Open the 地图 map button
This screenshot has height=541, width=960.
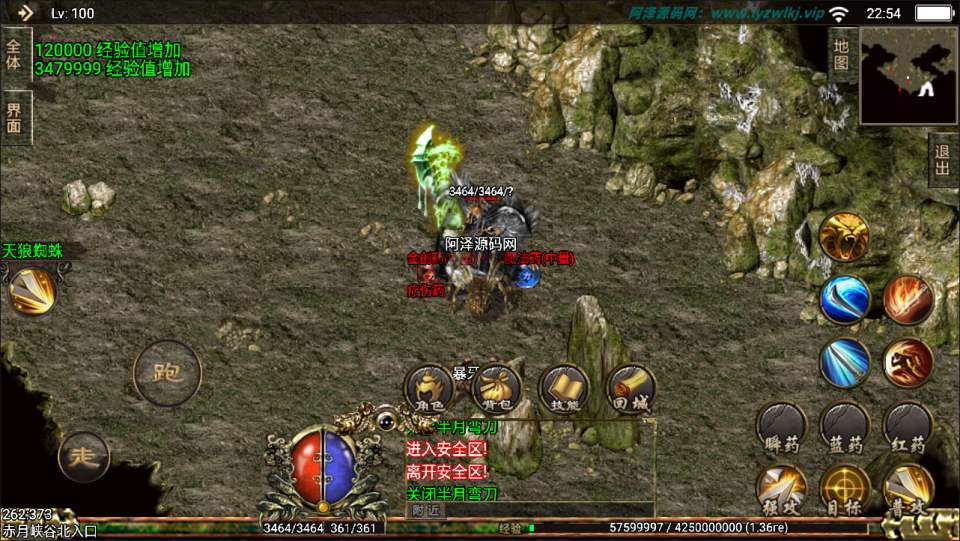coord(841,55)
